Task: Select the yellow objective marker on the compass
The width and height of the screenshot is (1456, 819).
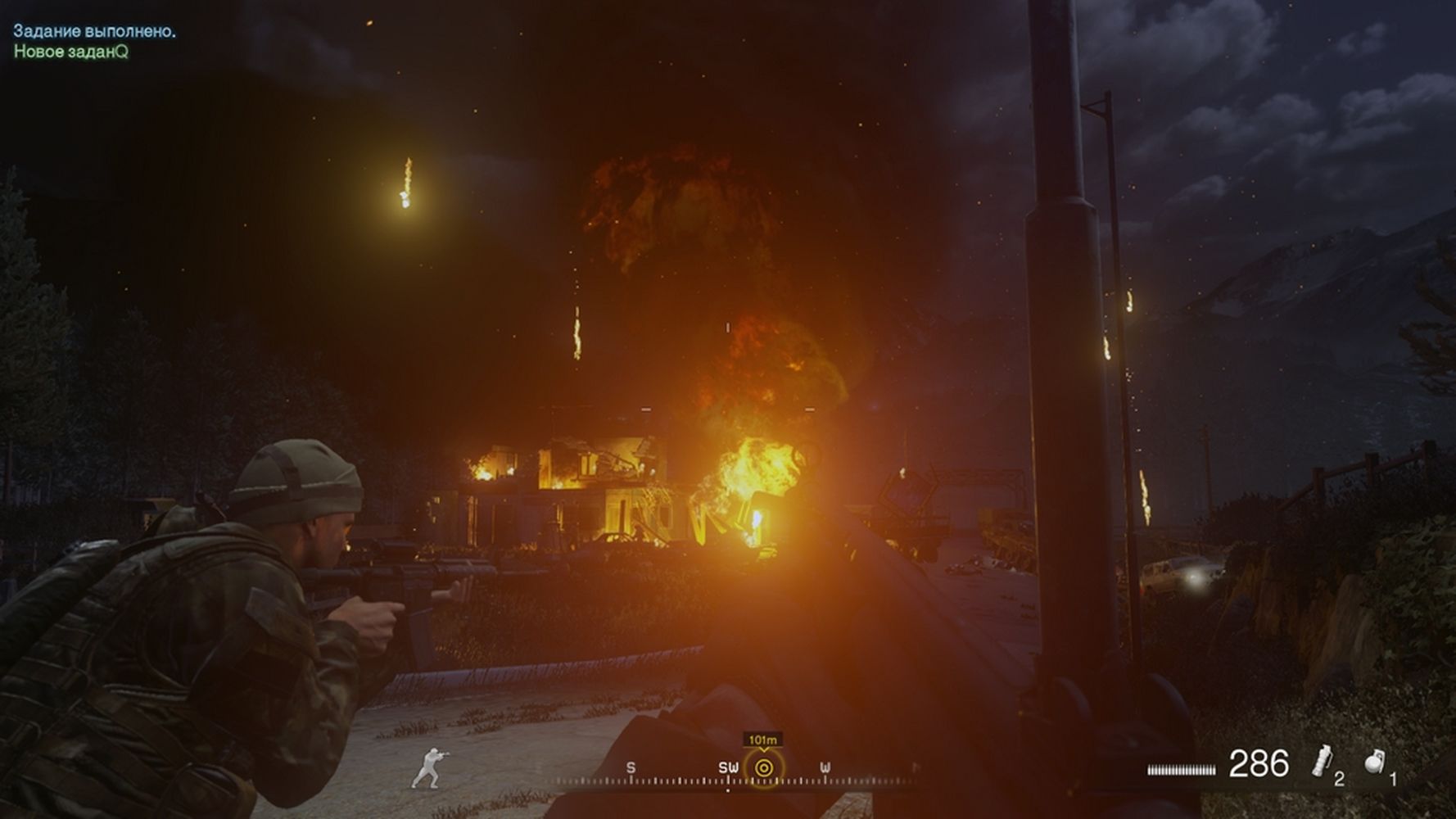Action: click(x=763, y=768)
